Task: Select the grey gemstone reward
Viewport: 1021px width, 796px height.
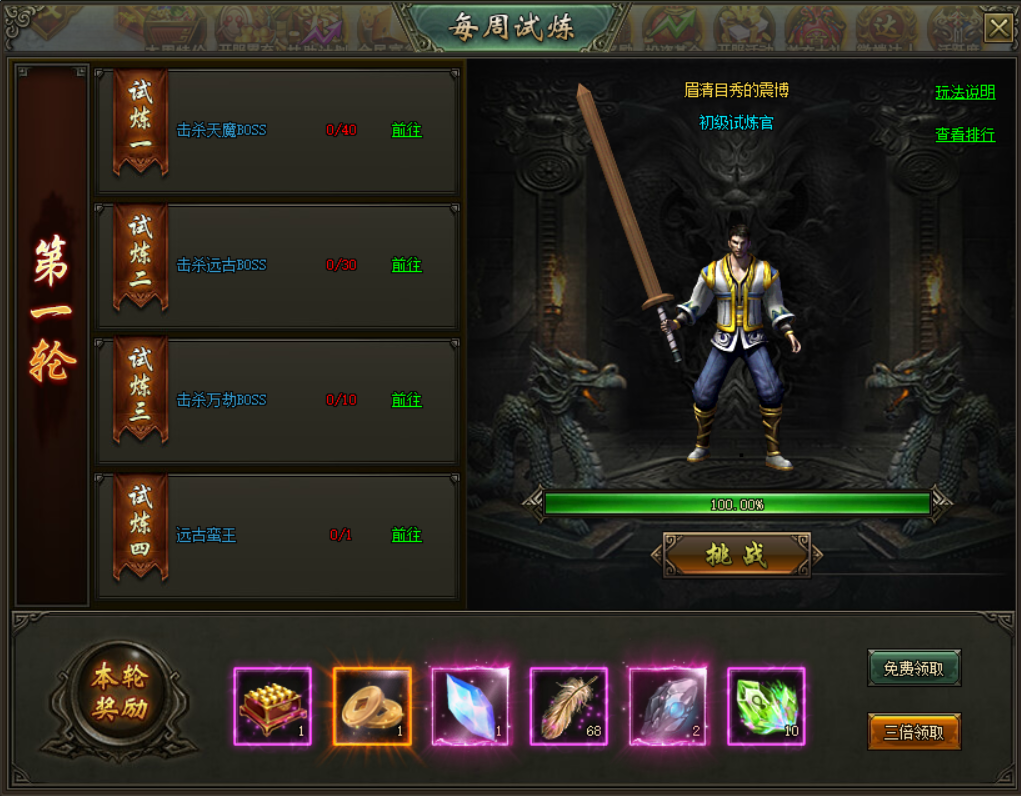Action: point(667,706)
